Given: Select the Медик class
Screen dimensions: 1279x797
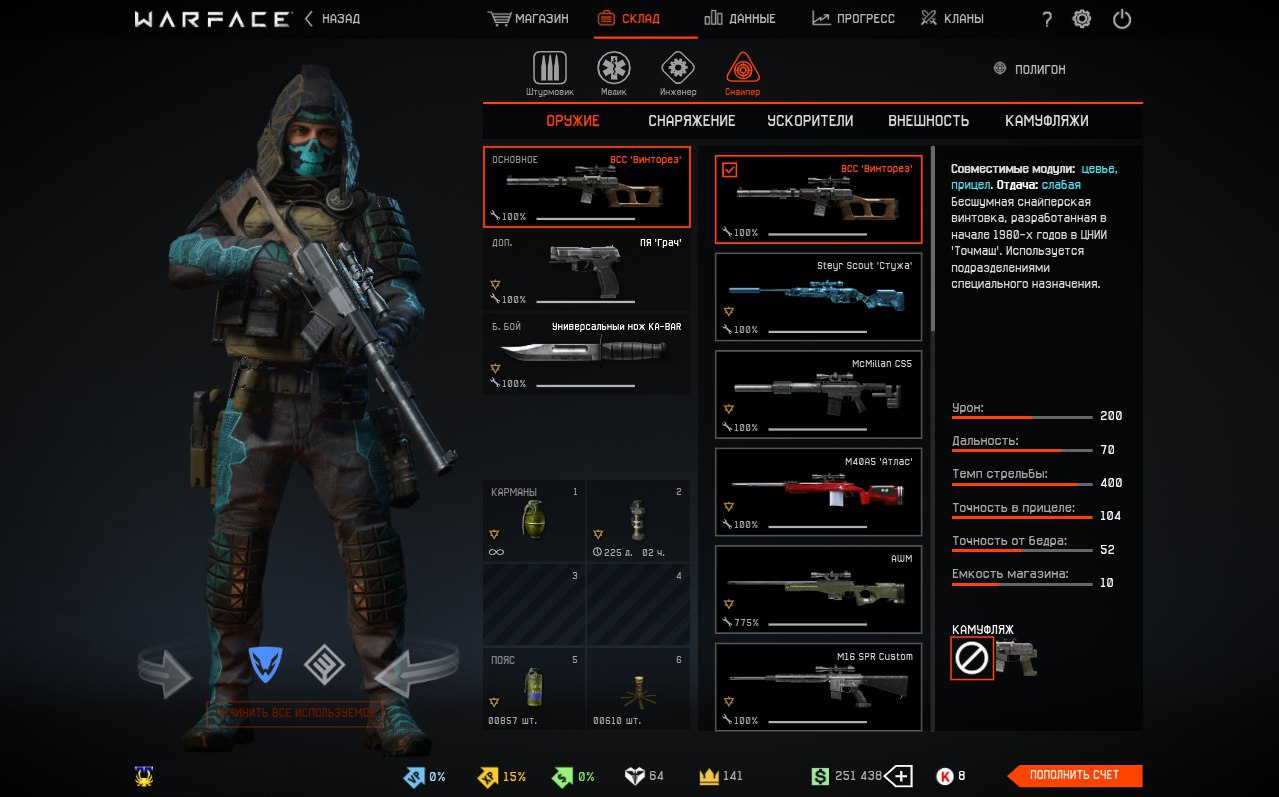Looking at the screenshot, I should [x=614, y=73].
